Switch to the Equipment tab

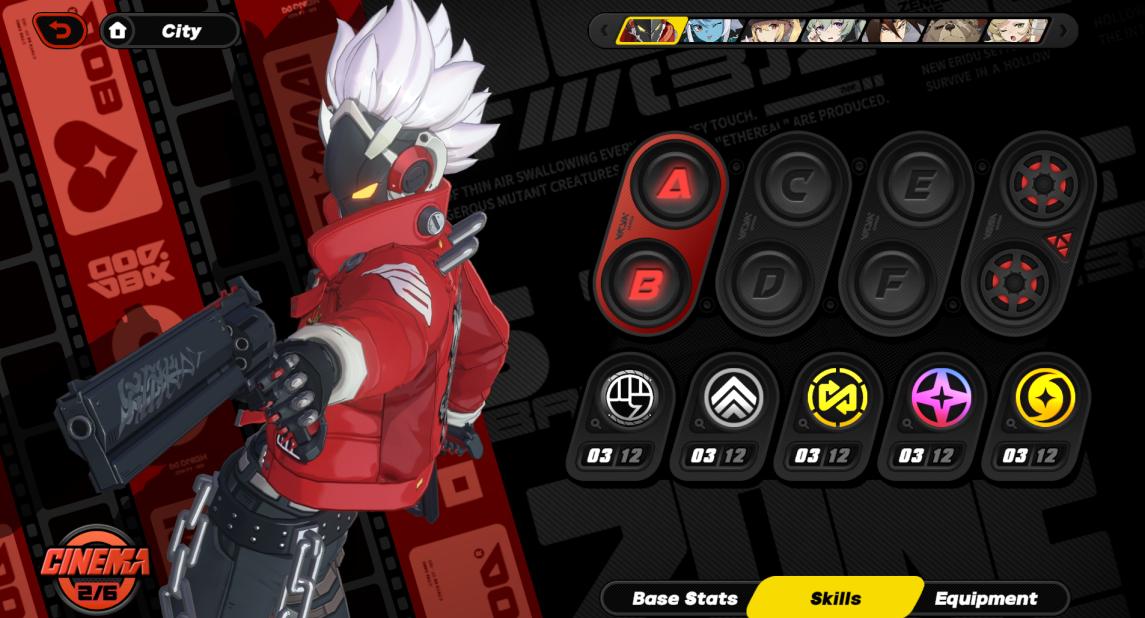[x=985, y=599]
